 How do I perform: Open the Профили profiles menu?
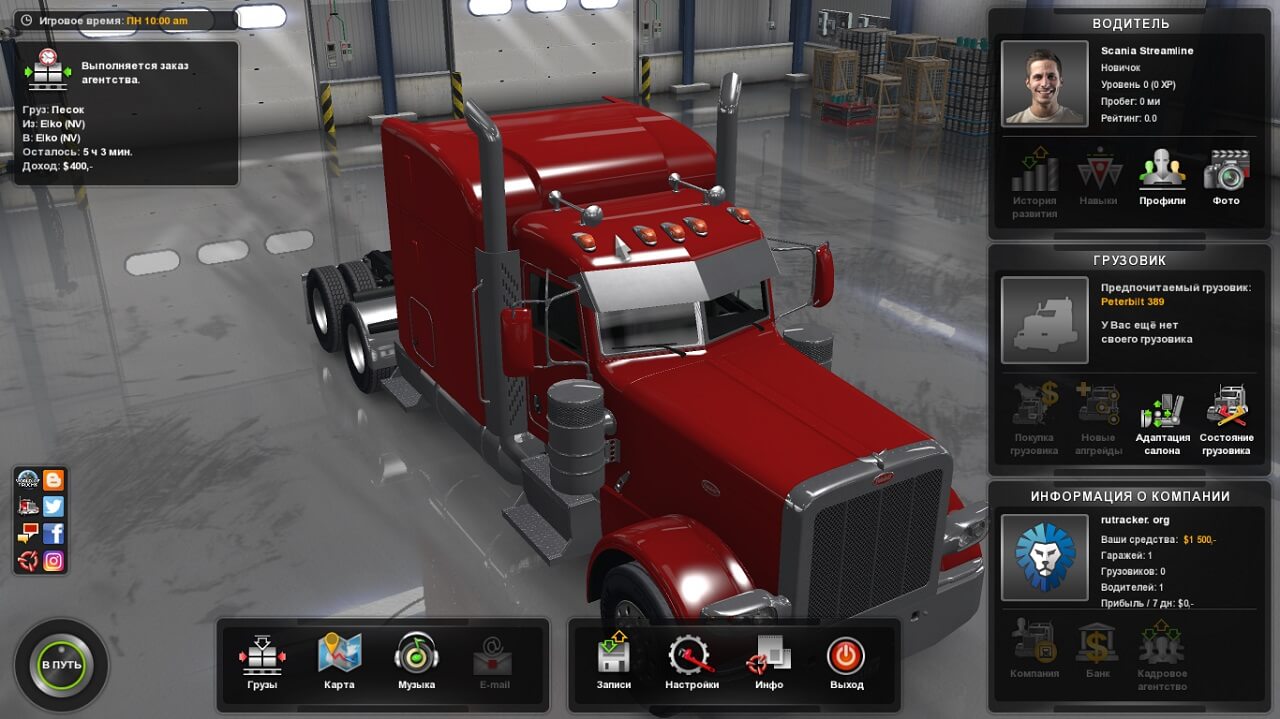(x=1162, y=176)
